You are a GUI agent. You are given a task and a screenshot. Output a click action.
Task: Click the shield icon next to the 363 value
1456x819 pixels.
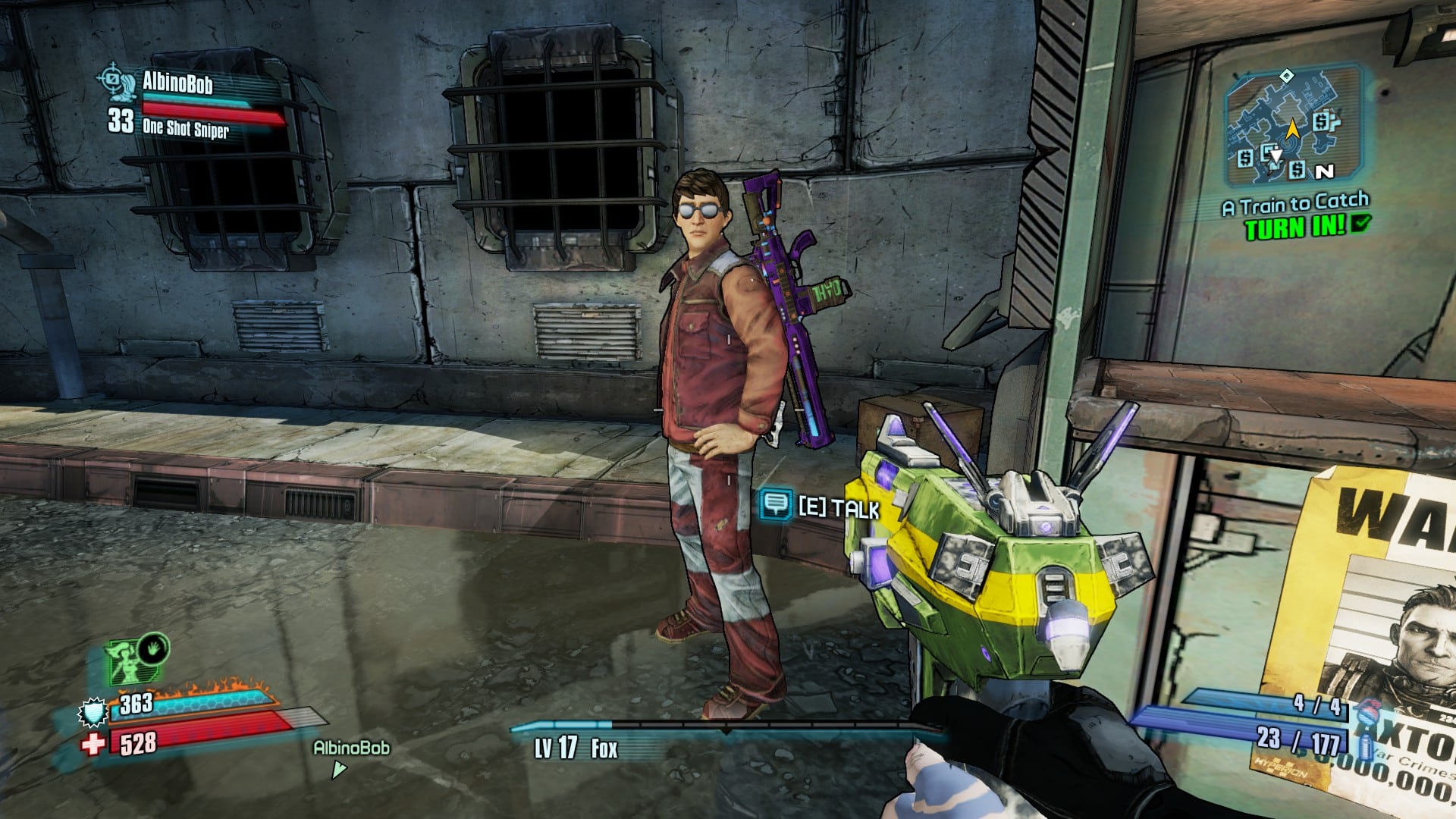pos(93,713)
